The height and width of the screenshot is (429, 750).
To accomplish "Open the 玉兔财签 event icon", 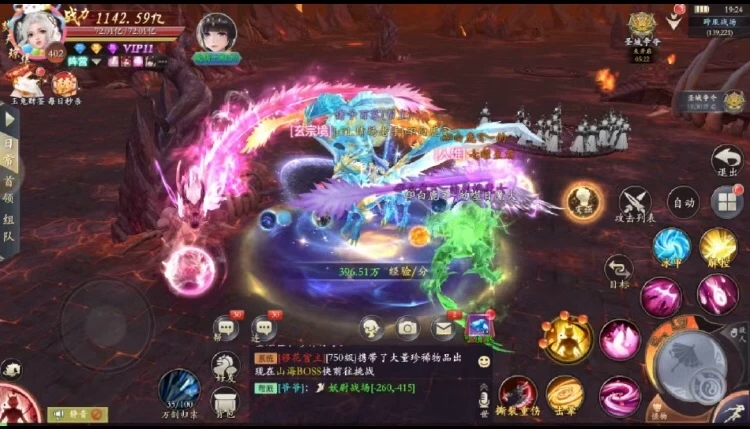I will click(x=22, y=84).
